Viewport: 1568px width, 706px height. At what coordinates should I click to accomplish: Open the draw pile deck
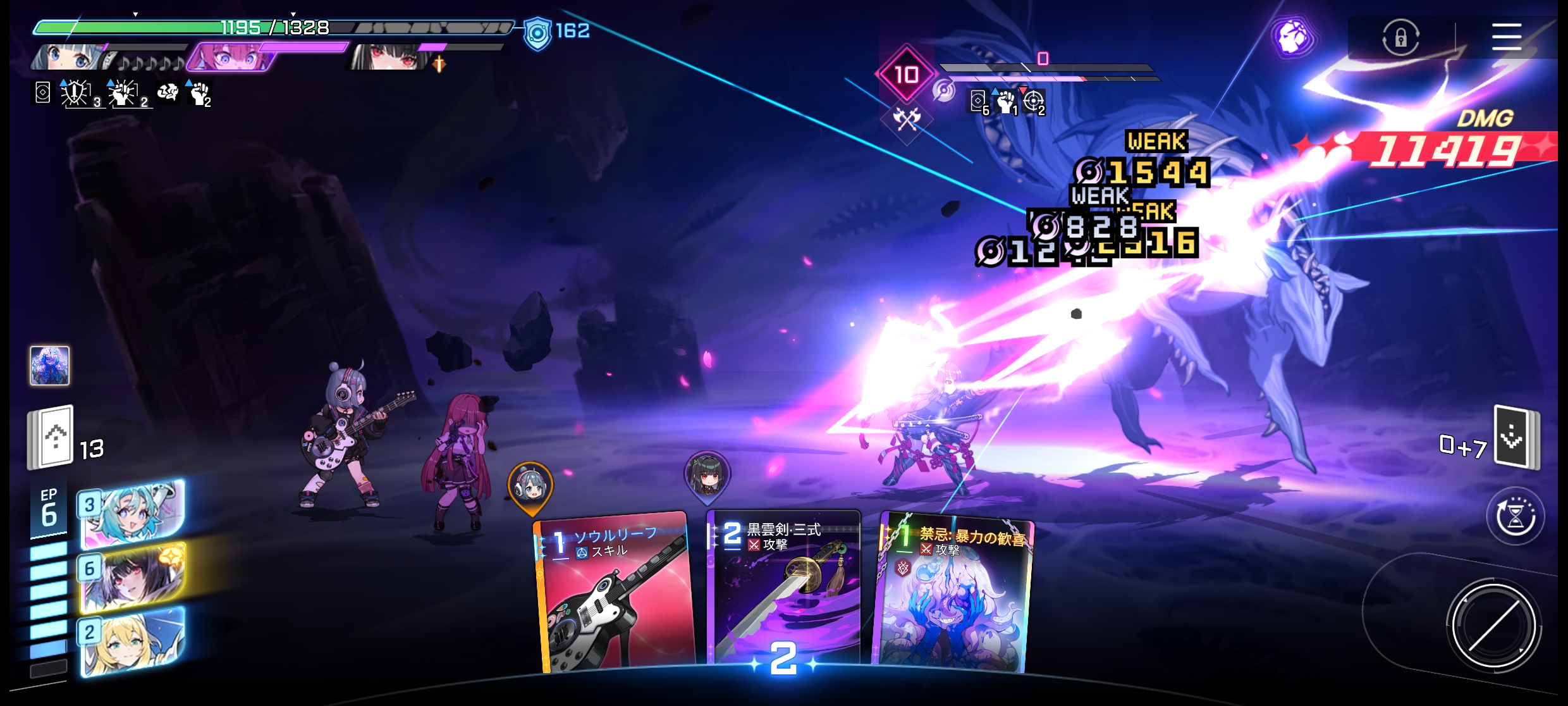pyautogui.click(x=51, y=438)
